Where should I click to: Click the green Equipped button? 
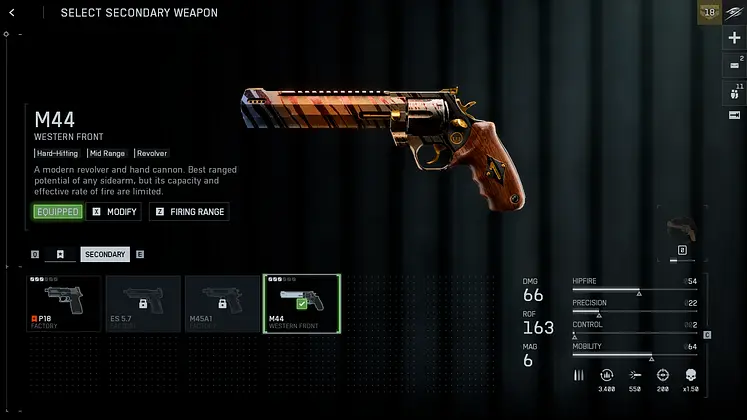click(x=57, y=212)
